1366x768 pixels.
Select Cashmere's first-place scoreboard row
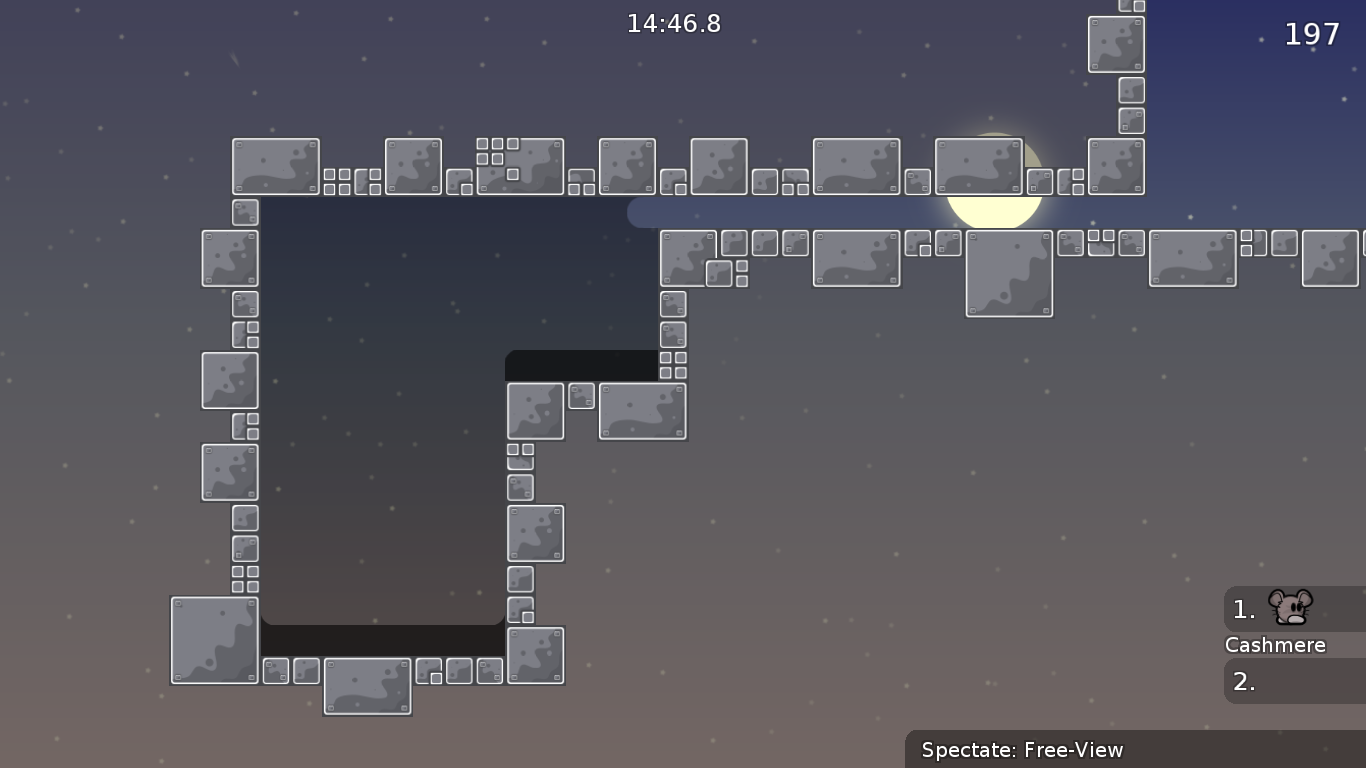pos(1294,609)
